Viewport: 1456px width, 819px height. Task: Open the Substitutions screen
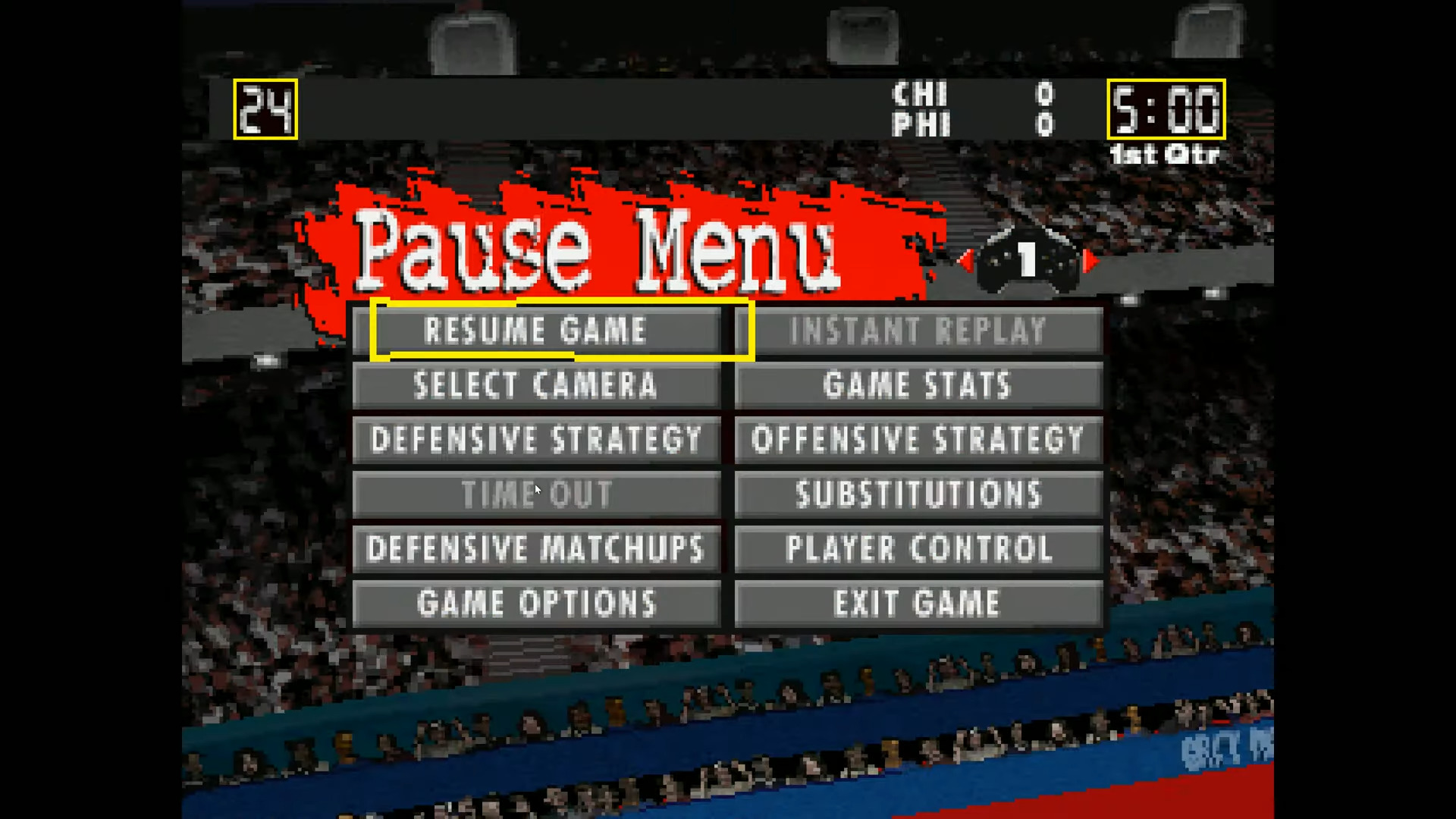(916, 494)
